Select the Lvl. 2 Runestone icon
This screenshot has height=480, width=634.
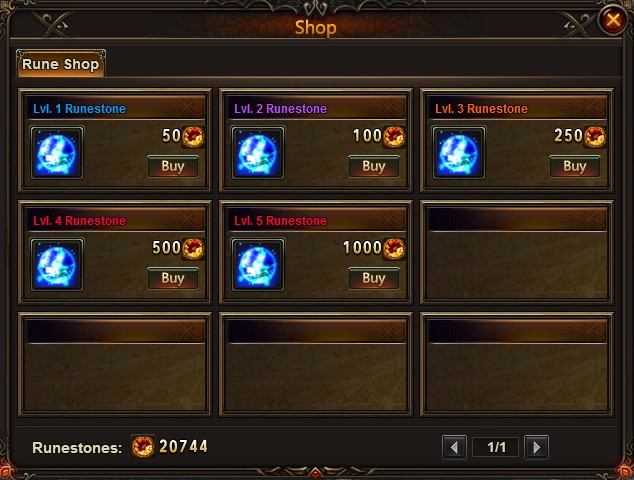tap(259, 153)
